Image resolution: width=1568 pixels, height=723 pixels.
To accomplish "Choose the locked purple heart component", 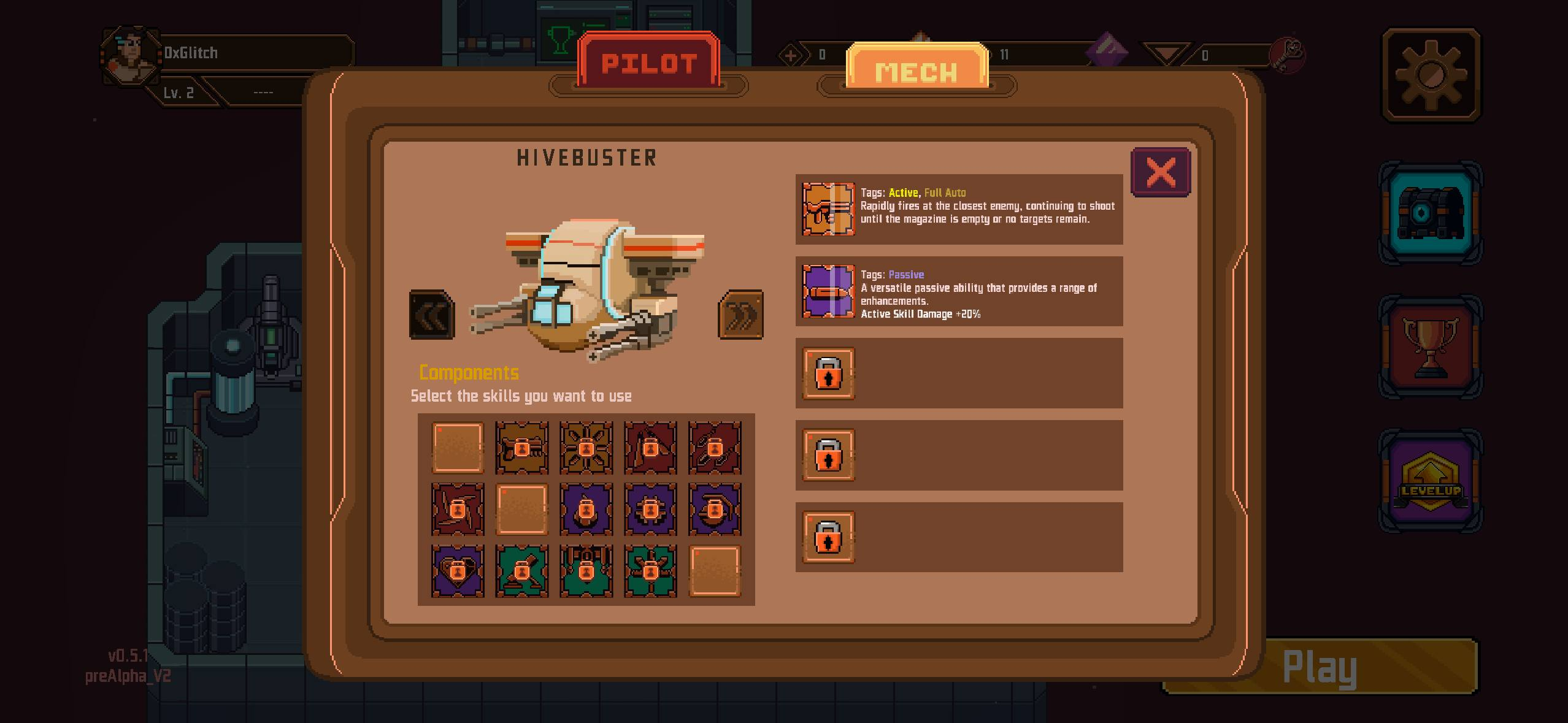I will (x=458, y=571).
